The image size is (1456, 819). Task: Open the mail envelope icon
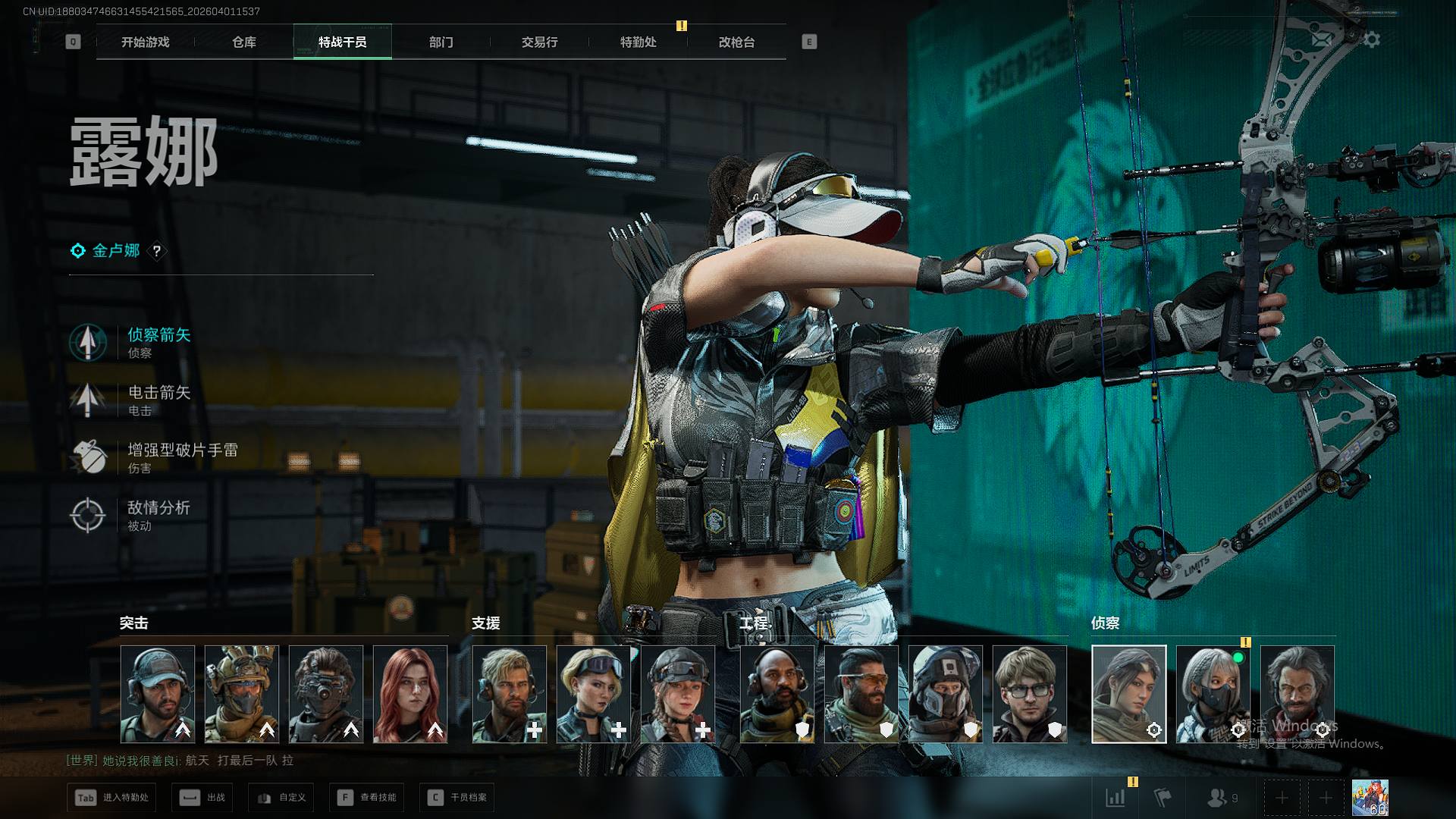click(x=1322, y=39)
